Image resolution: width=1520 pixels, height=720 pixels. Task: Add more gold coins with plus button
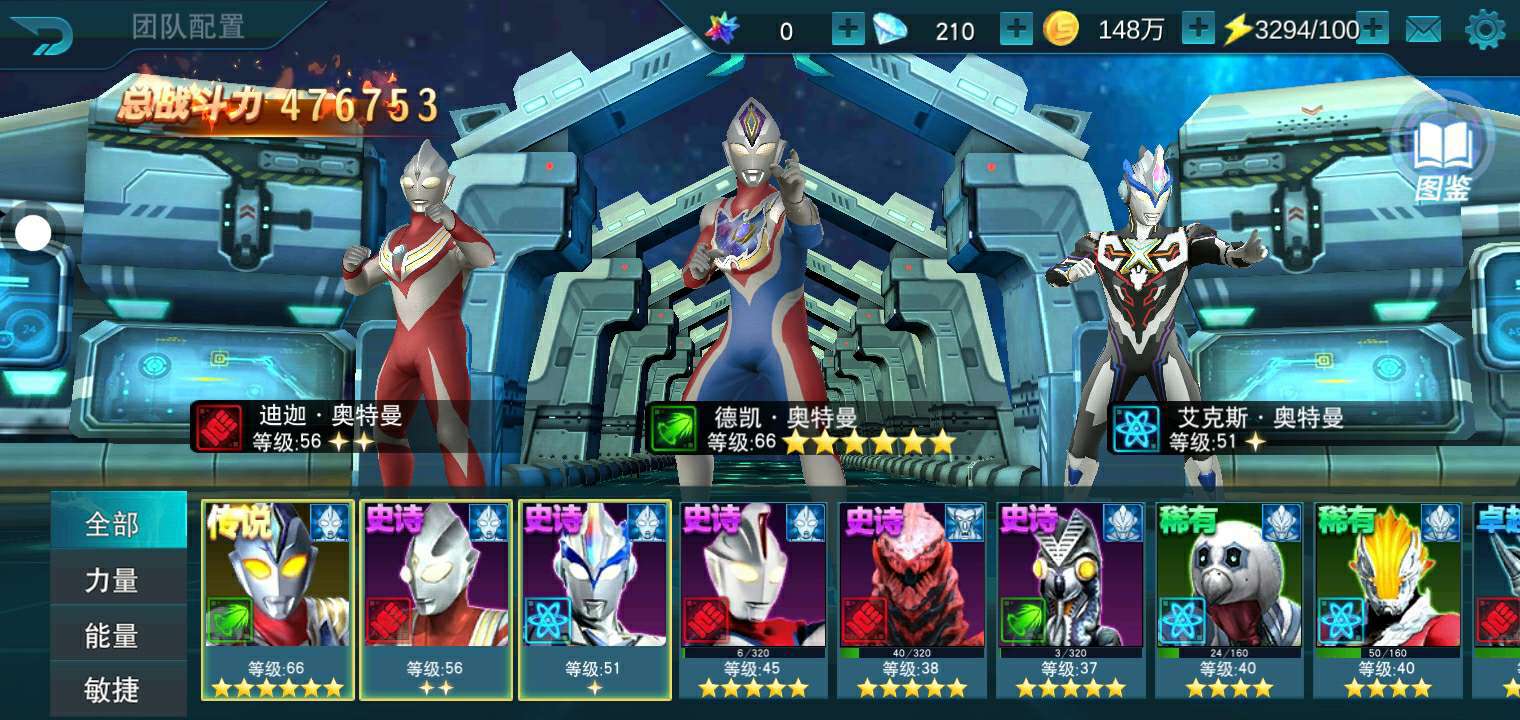pos(1197,30)
